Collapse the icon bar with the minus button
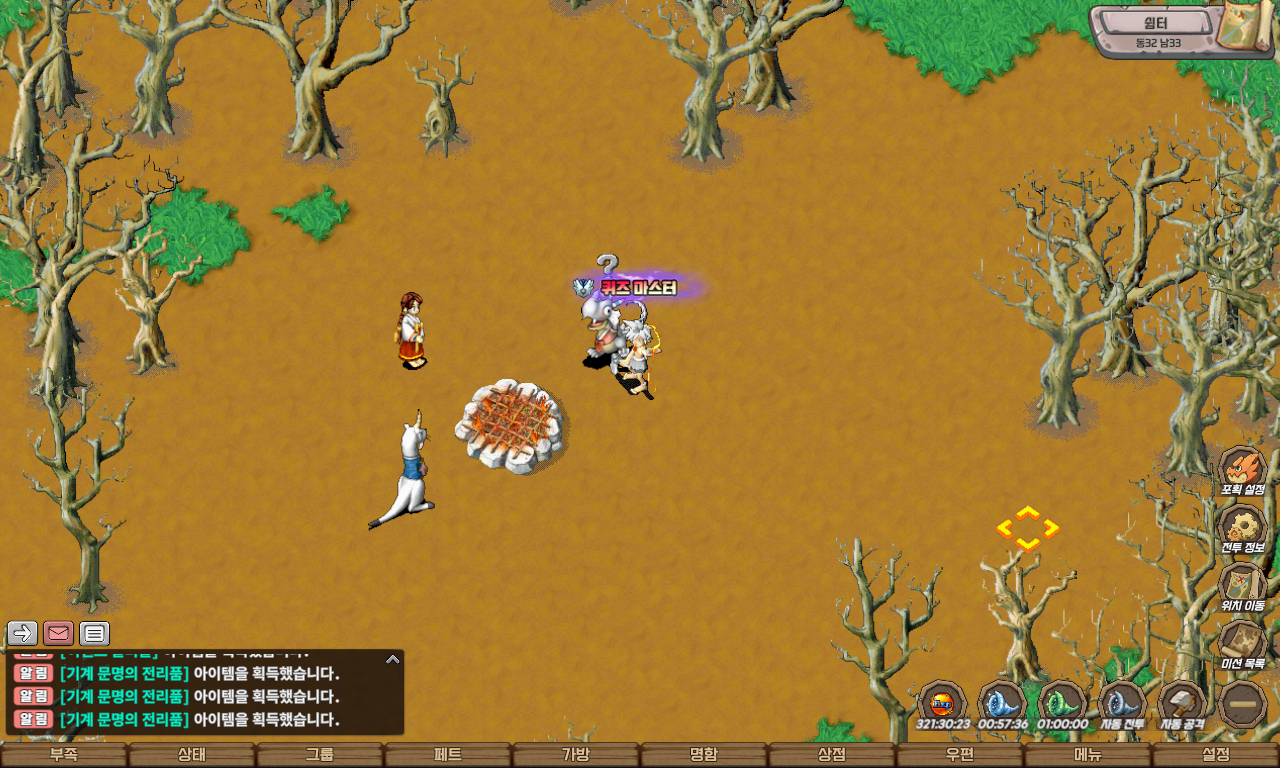The height and width of the screenshot is (768, 1280). click(1243, 704)
